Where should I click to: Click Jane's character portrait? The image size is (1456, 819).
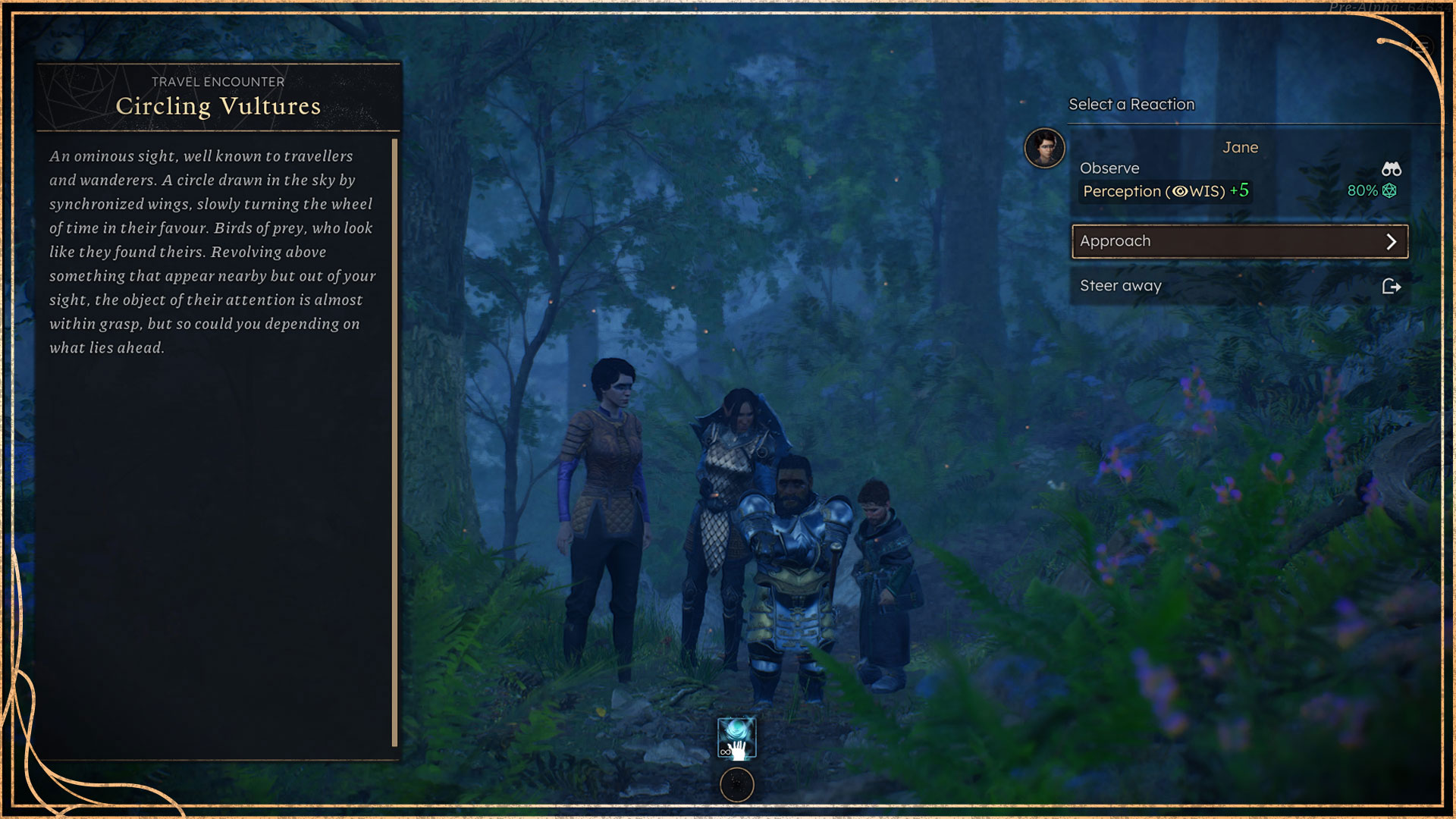pyautogui.click(x=1044, y=148)
